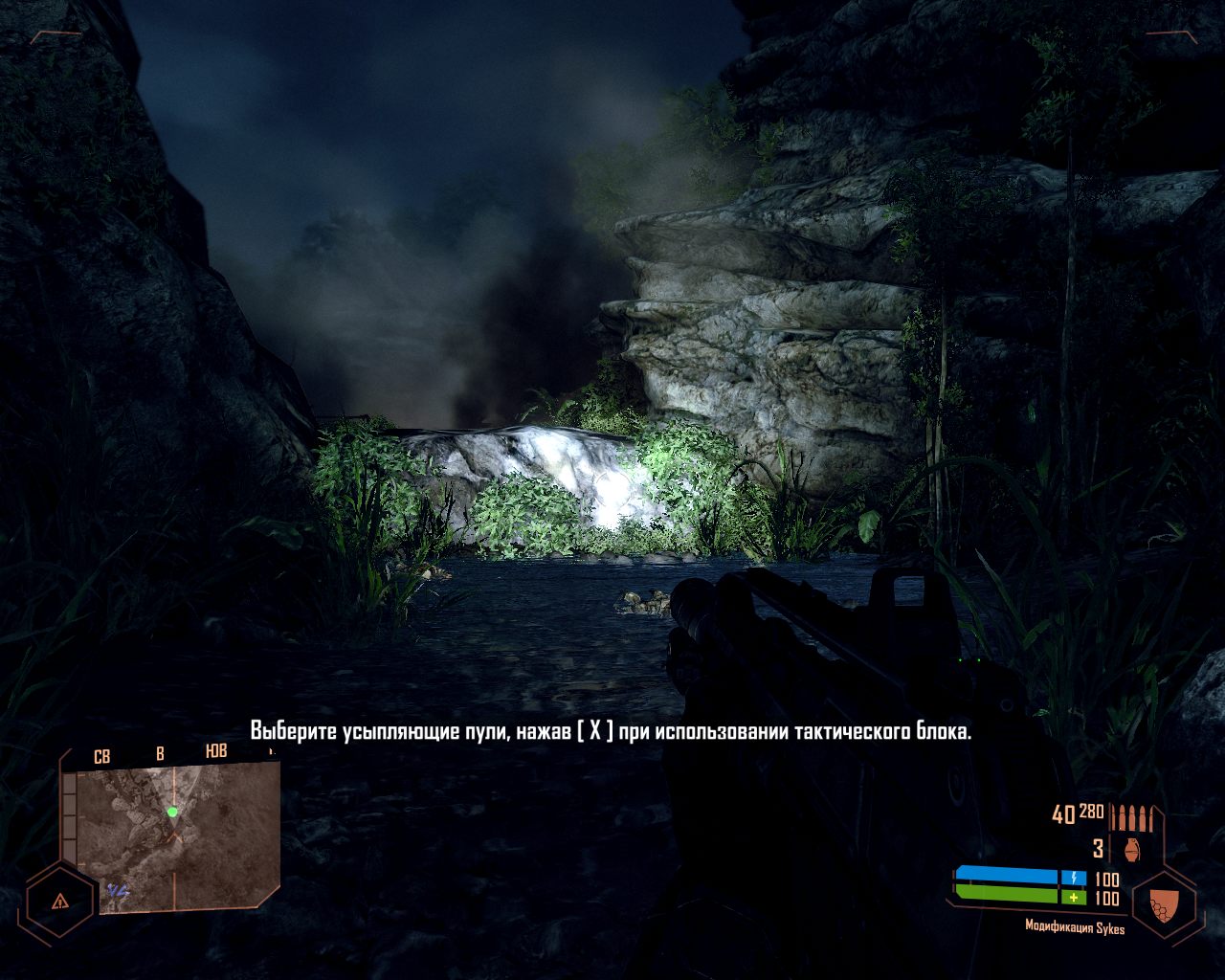Click the blue flower marker on the minimap
The width and height of the screenshot is (1225, 980).
[x=118, y=890]
